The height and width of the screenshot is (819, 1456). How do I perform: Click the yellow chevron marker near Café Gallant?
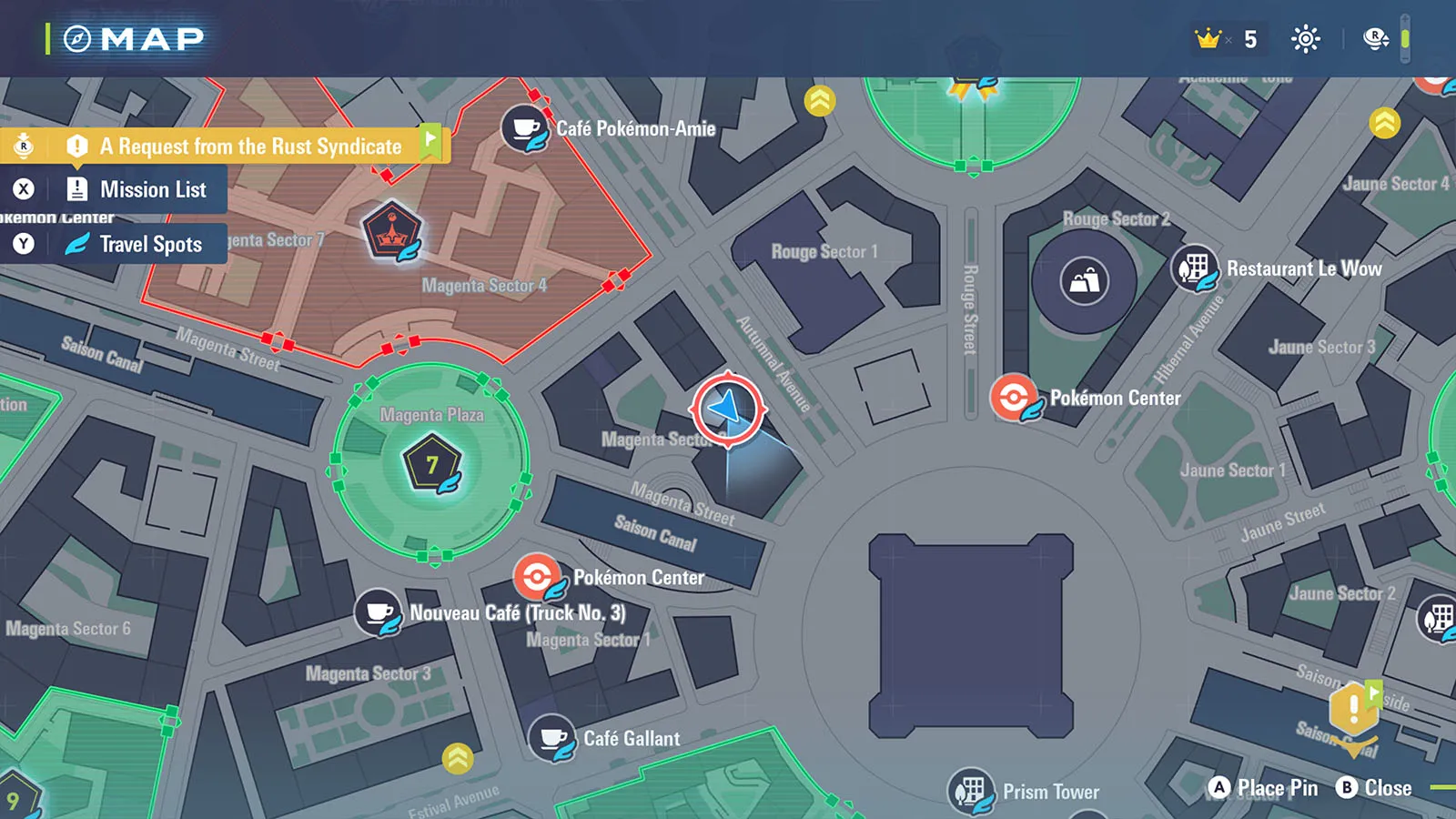pyautogui.click(x=458, y=757)
